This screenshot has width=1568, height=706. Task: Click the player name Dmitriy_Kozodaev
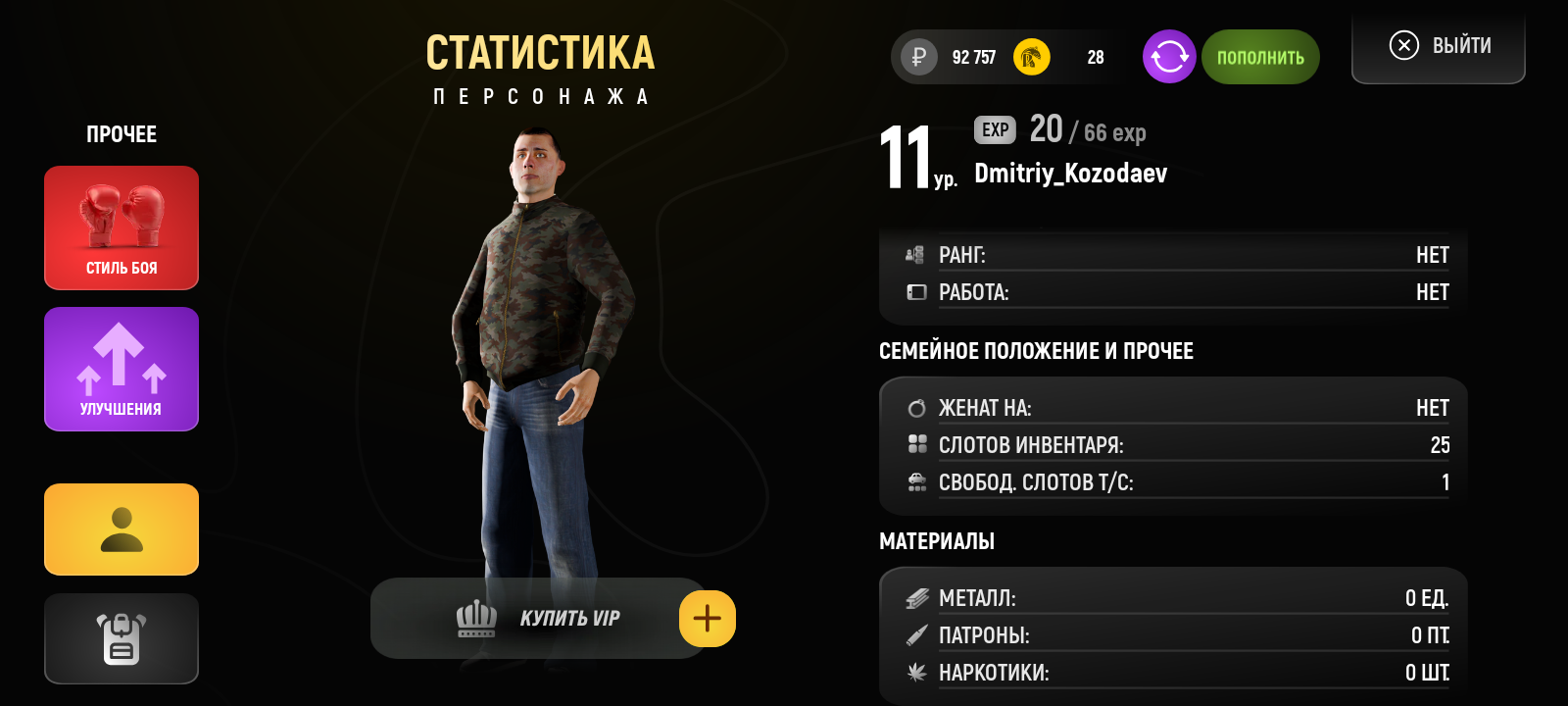pos(1070,174)
